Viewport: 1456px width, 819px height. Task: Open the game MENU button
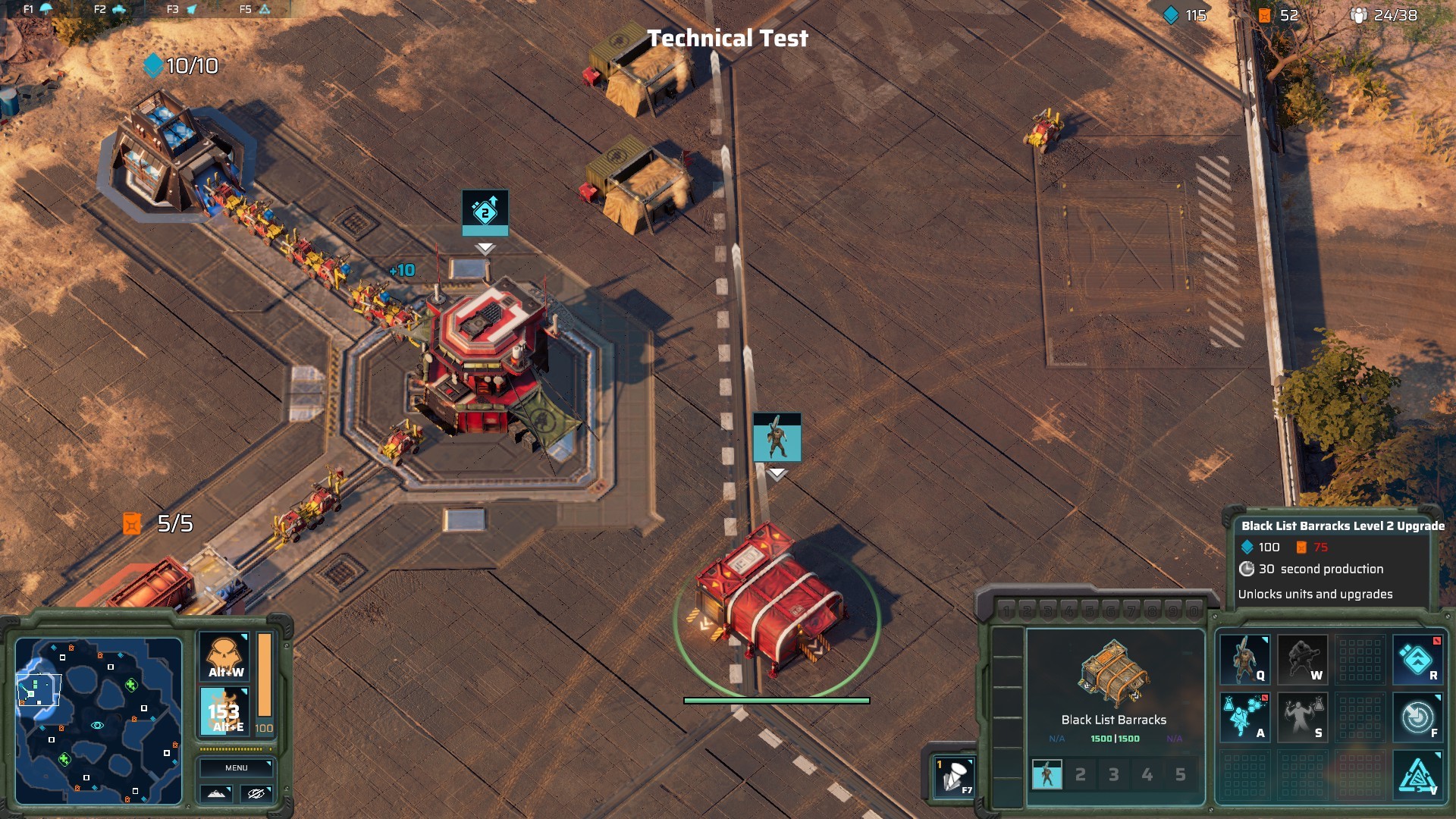(x=236, y=767)
